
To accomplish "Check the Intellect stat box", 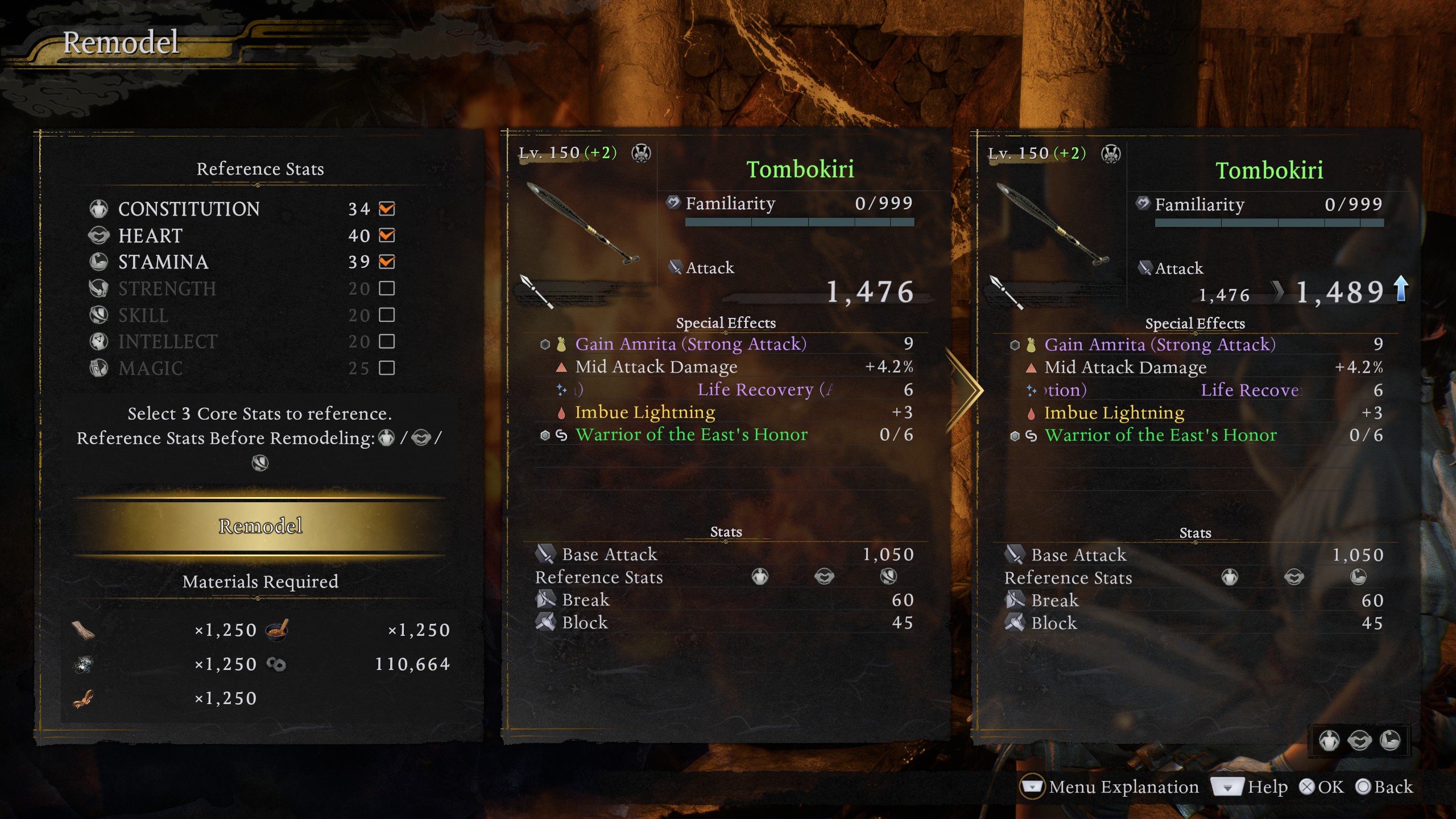I will point(387,341).
